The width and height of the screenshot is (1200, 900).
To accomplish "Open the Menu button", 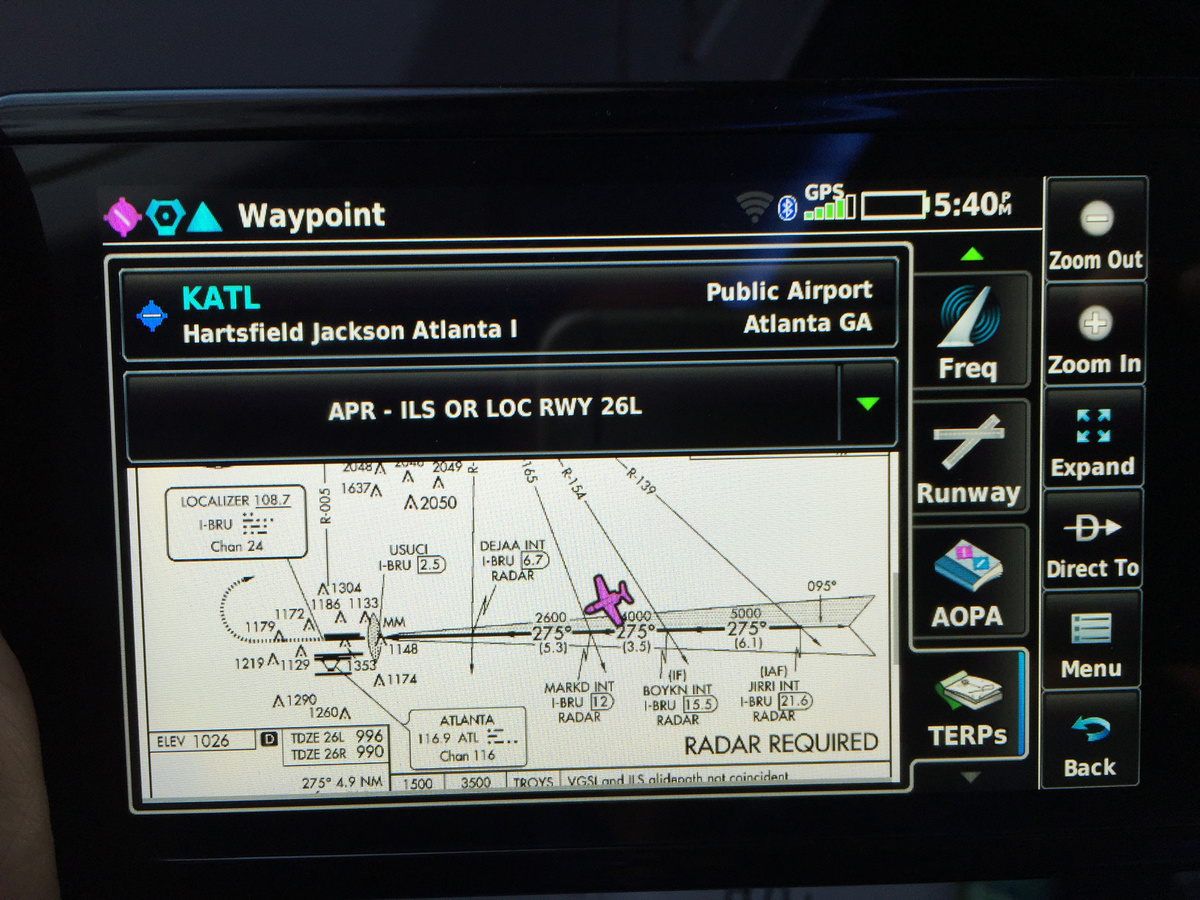I will (x=1090, y=643).
